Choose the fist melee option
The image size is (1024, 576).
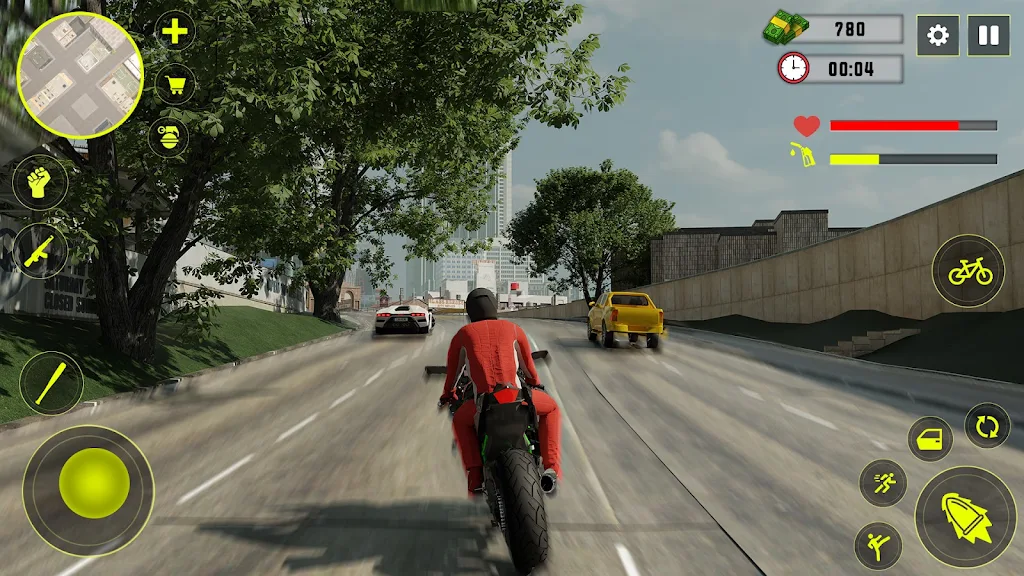point(40,184)
